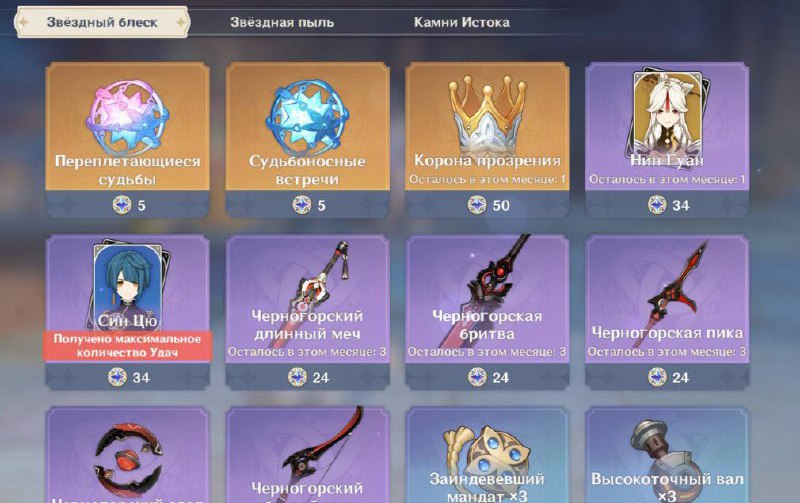The height and width of the screenshot is (503, 800).
Task: Select the Черногорская бритва weapon
Action: coord(487,300)
